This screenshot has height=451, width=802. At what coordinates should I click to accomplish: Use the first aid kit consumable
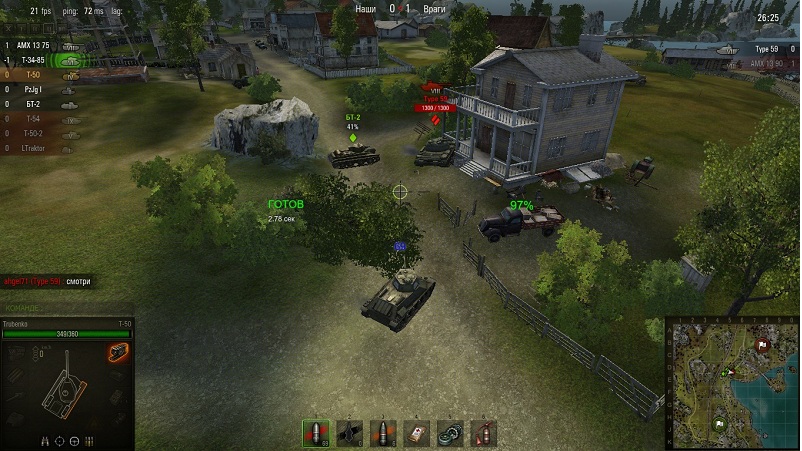coord(417,432)
